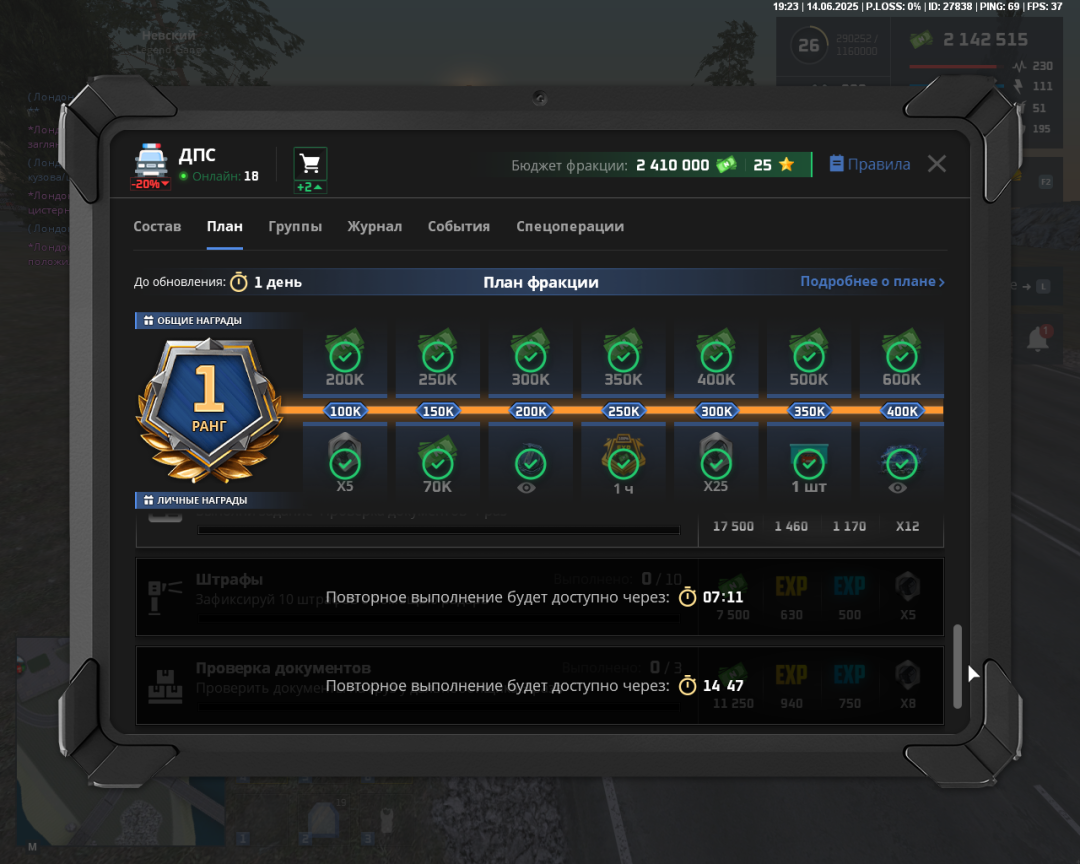Open the Группы tab

click(x=295, y=227)
